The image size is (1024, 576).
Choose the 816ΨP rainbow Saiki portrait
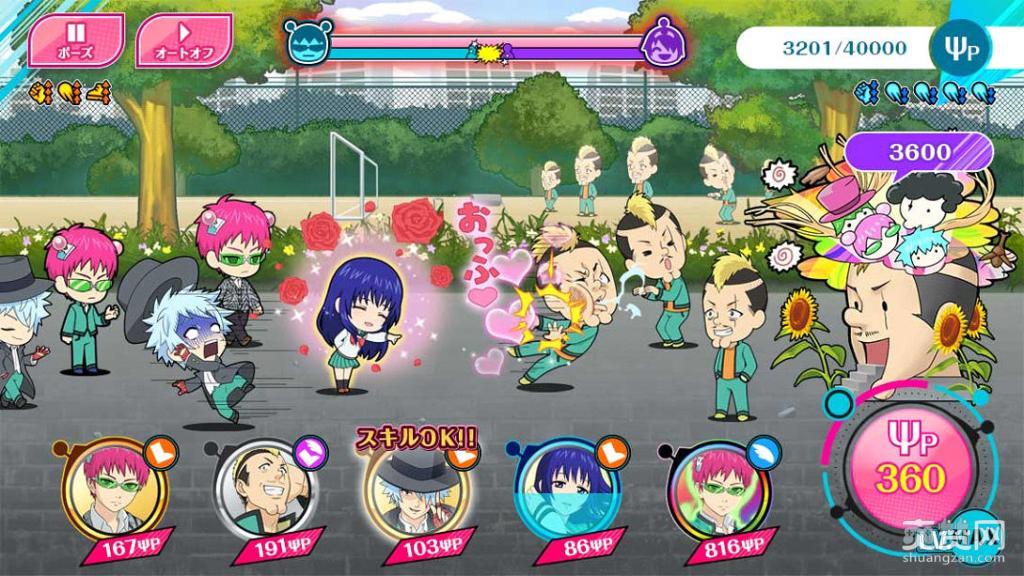coord(712,490)
